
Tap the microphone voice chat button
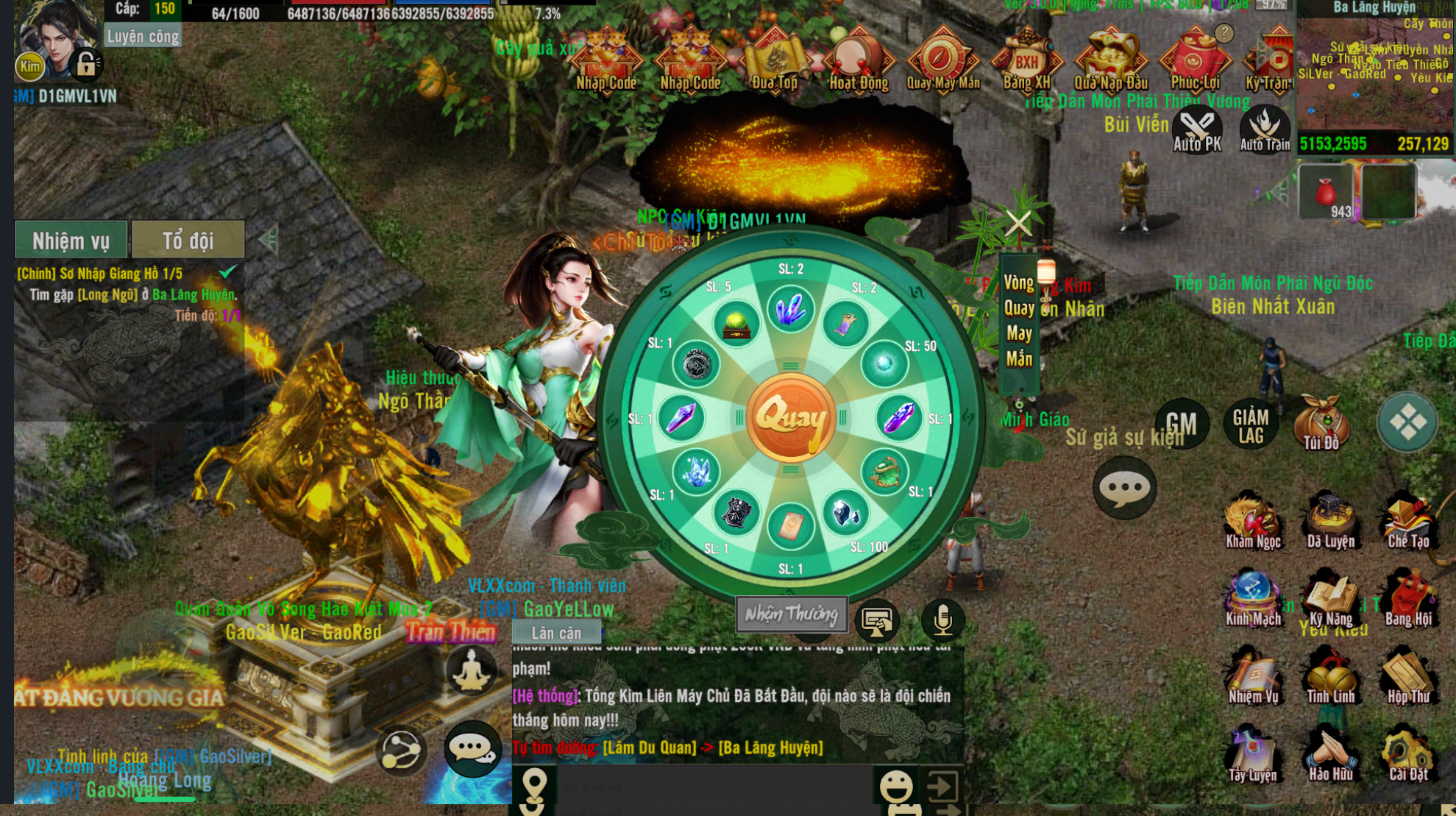pos(942,620)
